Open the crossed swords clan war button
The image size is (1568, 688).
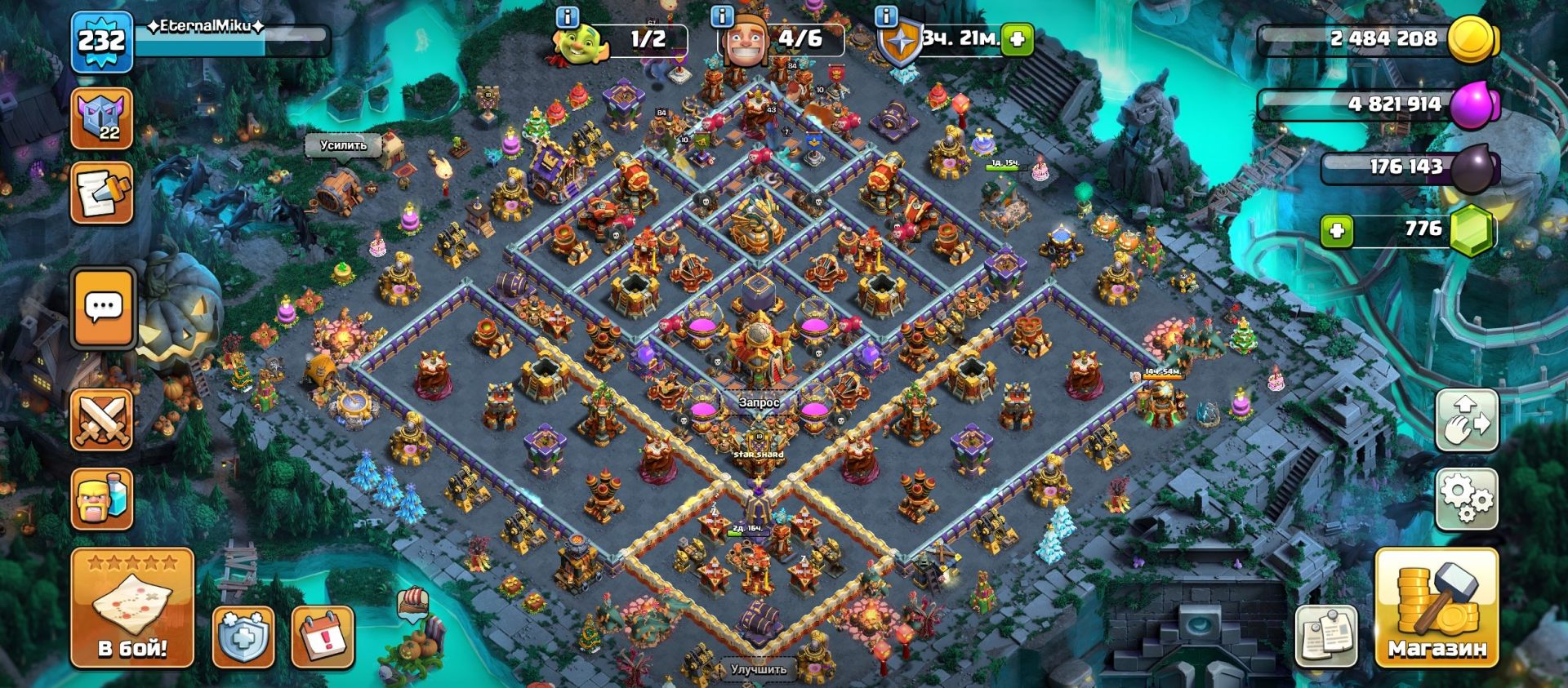click(102, 420)
